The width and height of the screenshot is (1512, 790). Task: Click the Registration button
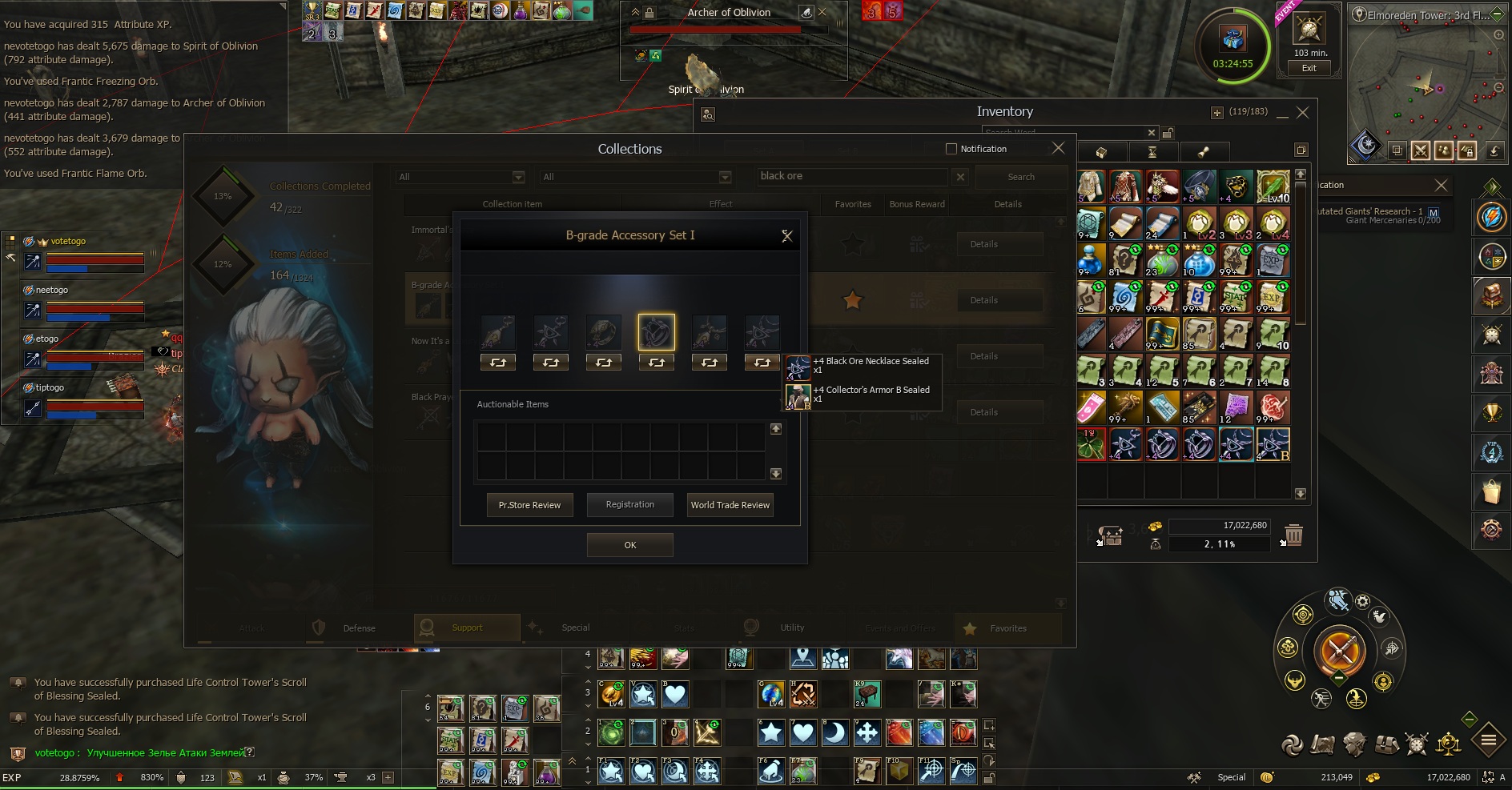pyautogui.click(x=629, y=505)
